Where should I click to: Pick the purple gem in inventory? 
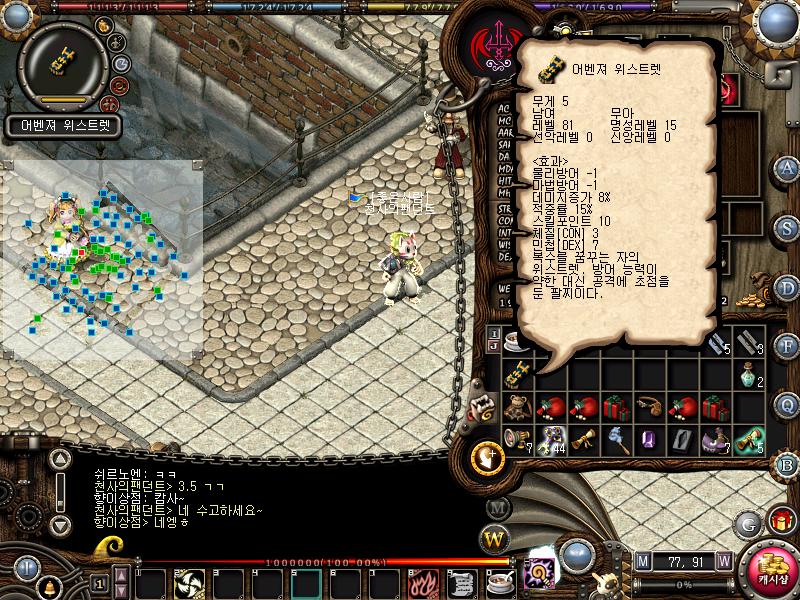tap(648, 439)
